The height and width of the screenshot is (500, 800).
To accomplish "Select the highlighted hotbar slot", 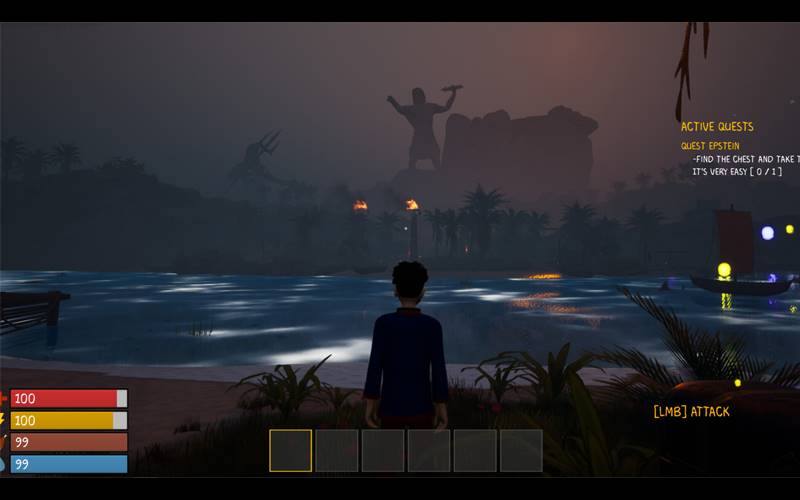I will click(291, 450).
